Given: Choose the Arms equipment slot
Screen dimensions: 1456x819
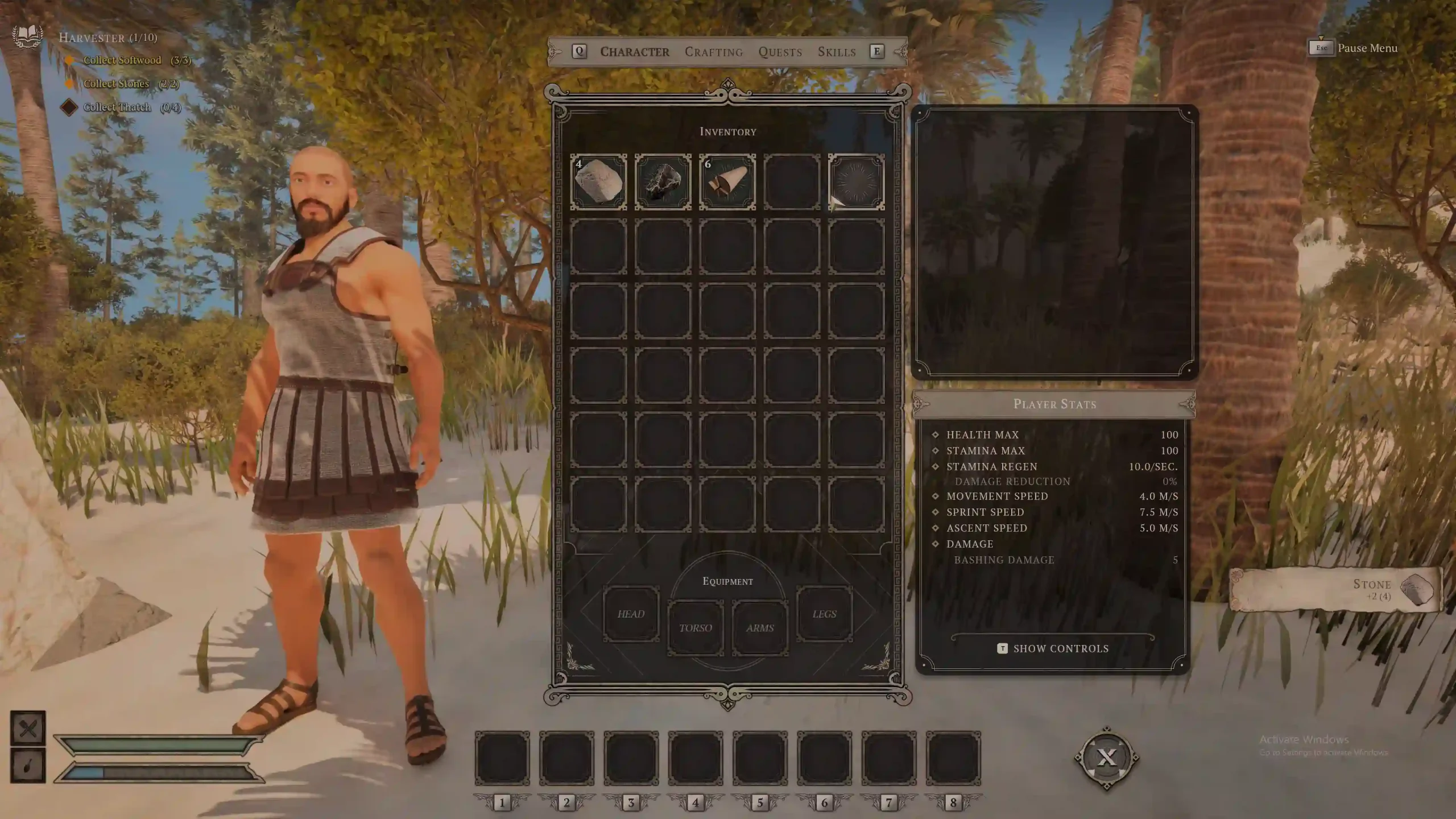Looking at the screenshot, I should click(760, 627).
